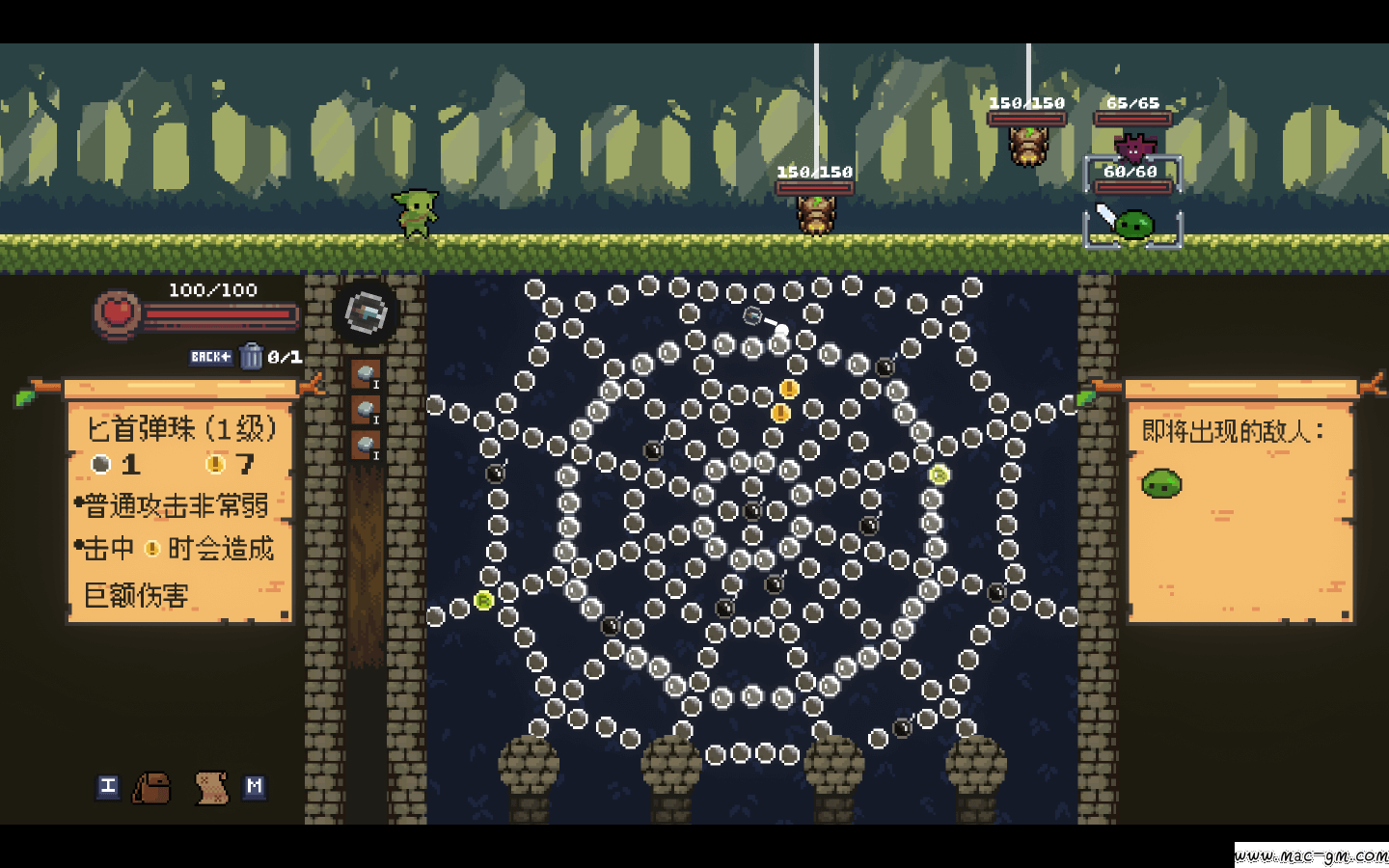Click the dagger orb description scroll

(x=179, y=512)
